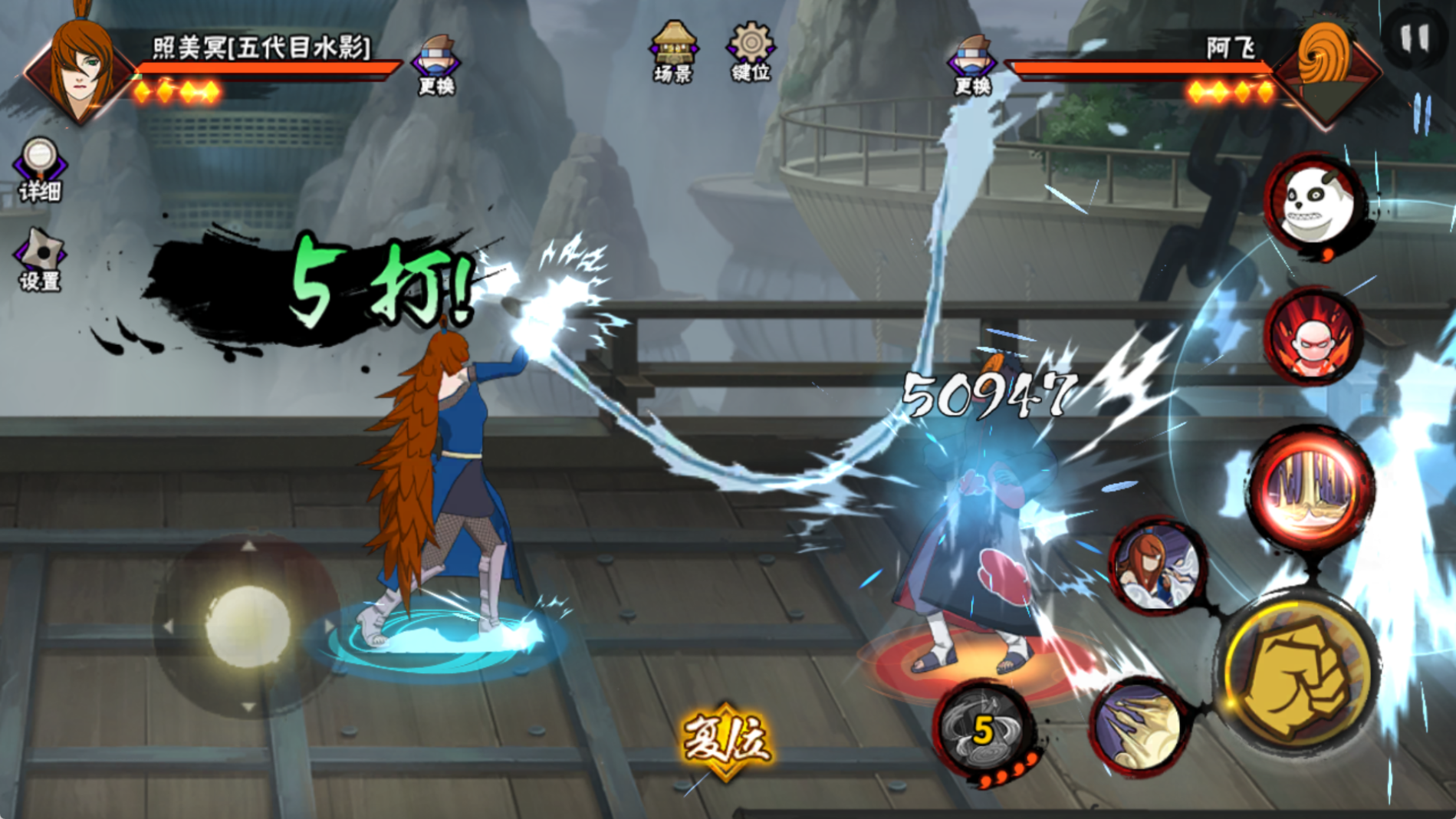The width and height of the screenshot is (1456, 819).
Task: Use the Mei Terumi portrait skill
Action: point(1156,566)
